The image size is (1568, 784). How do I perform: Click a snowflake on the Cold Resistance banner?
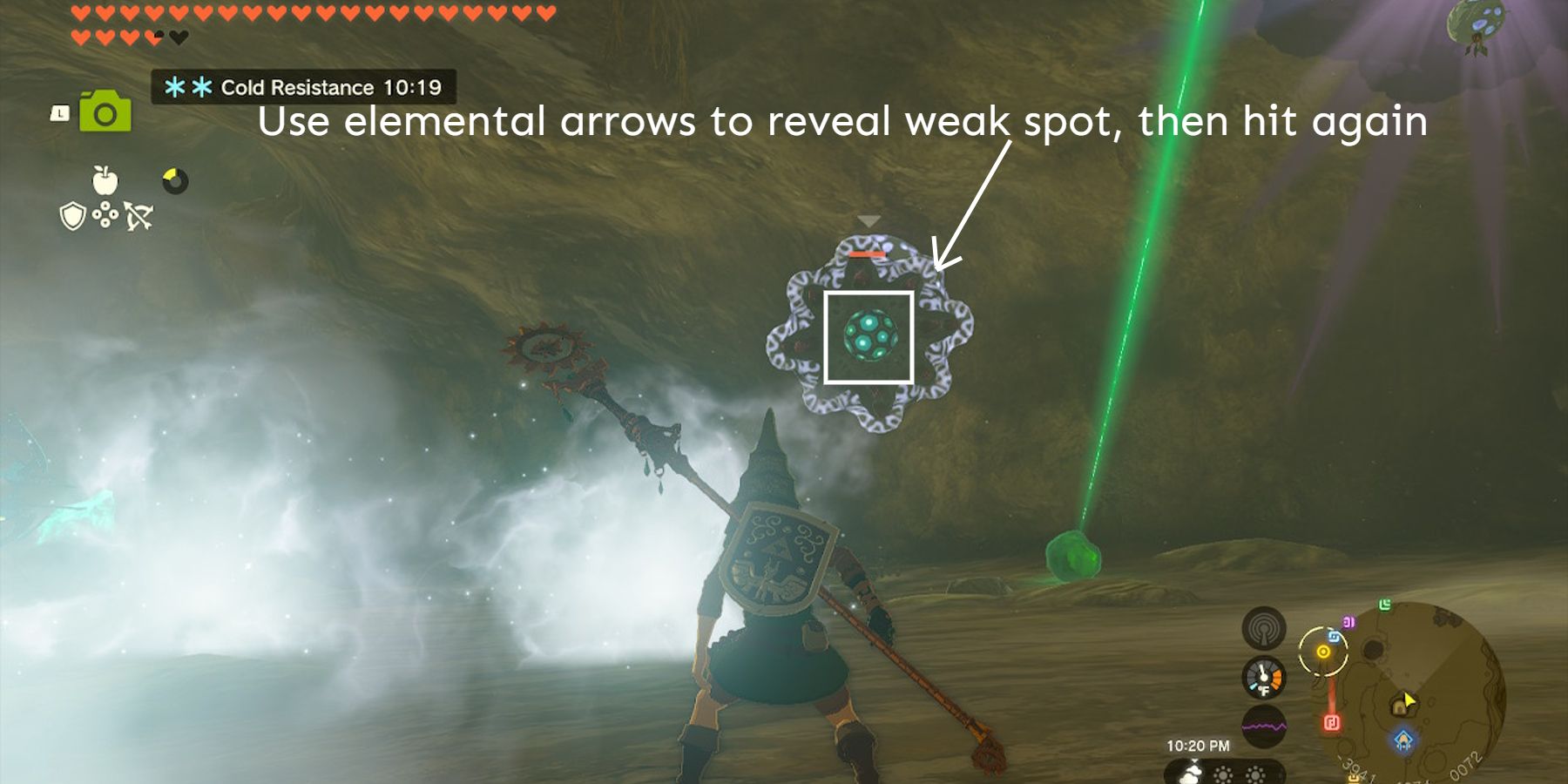coord(175,87)
